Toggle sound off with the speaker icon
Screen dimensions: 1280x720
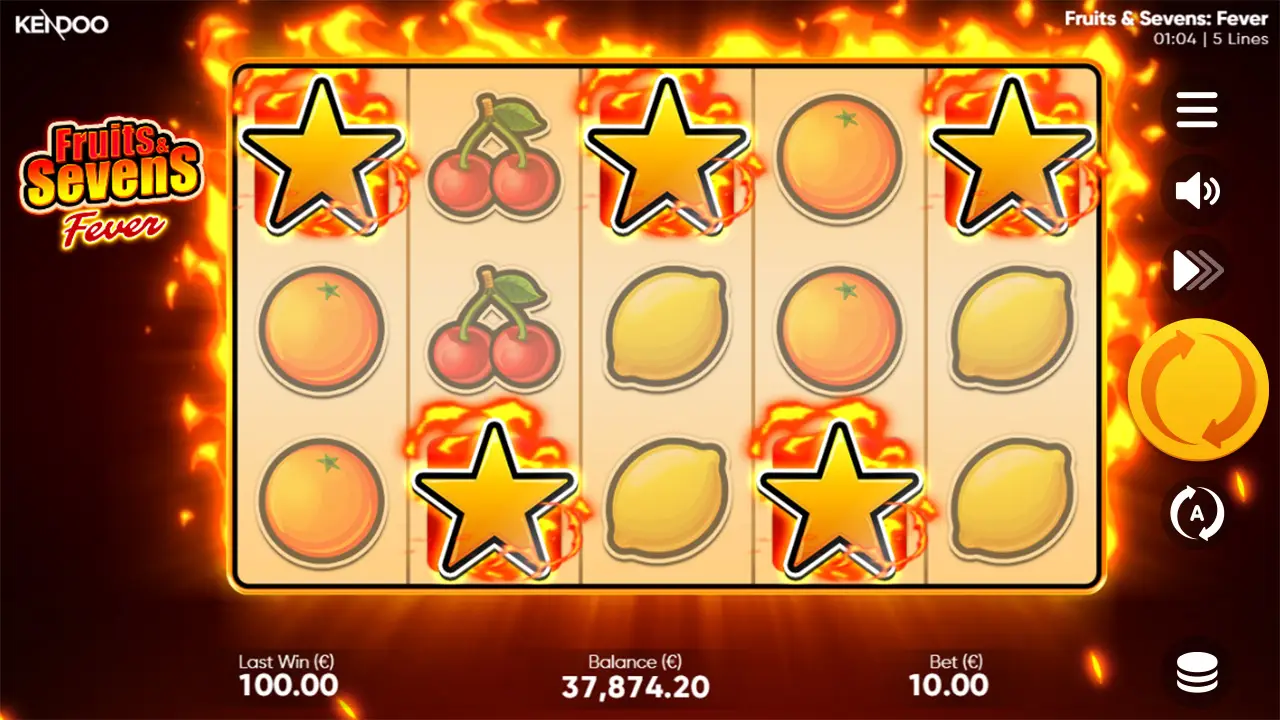point(1196,190)
